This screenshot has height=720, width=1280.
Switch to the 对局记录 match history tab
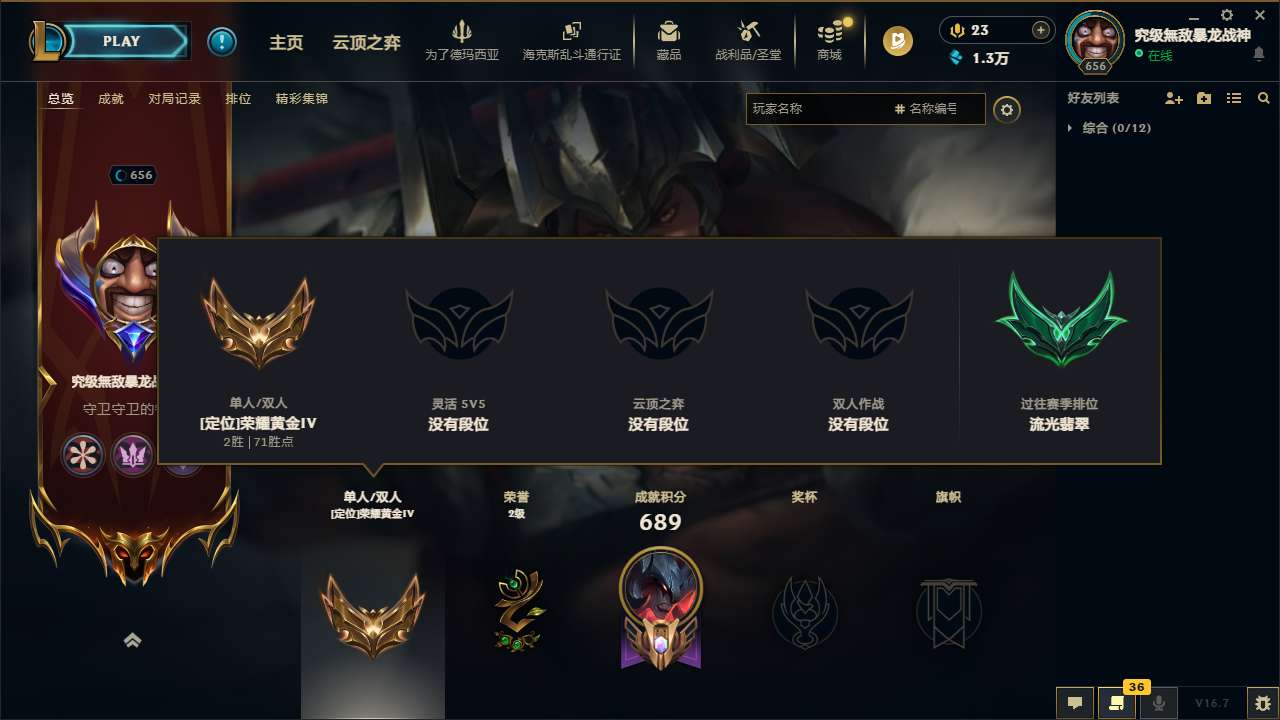pyautogui.click(x=173, y=98)
